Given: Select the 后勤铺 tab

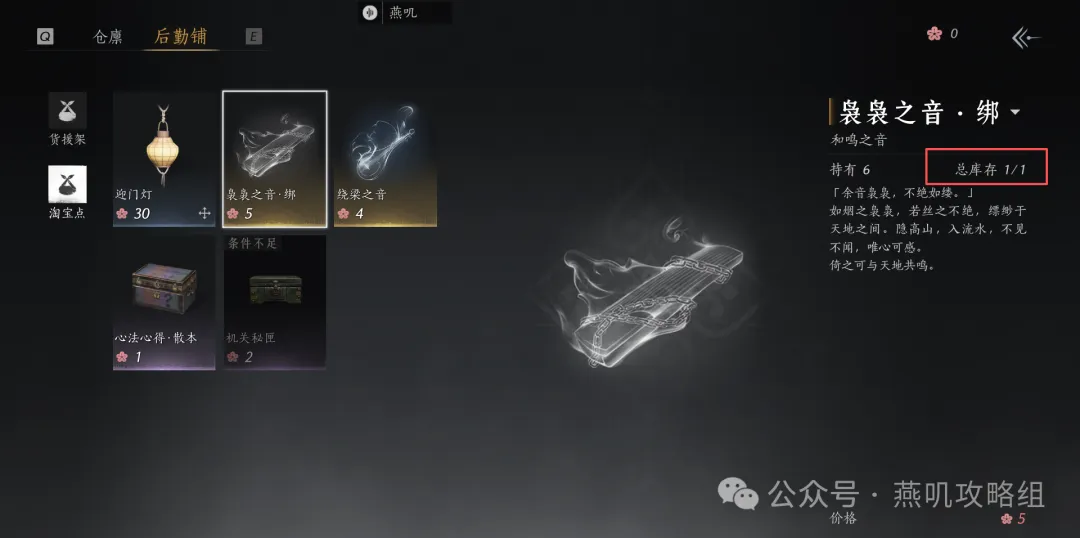Looking at the screenshot, I should 181,37.
